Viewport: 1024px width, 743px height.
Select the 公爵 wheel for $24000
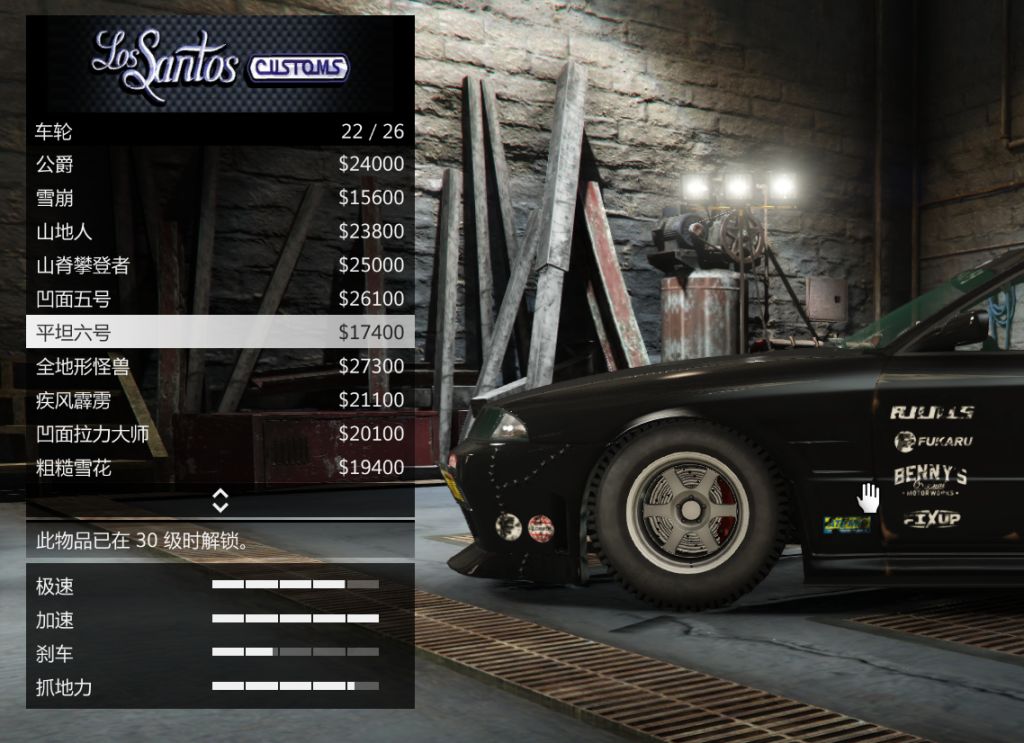tap(220, 164)
